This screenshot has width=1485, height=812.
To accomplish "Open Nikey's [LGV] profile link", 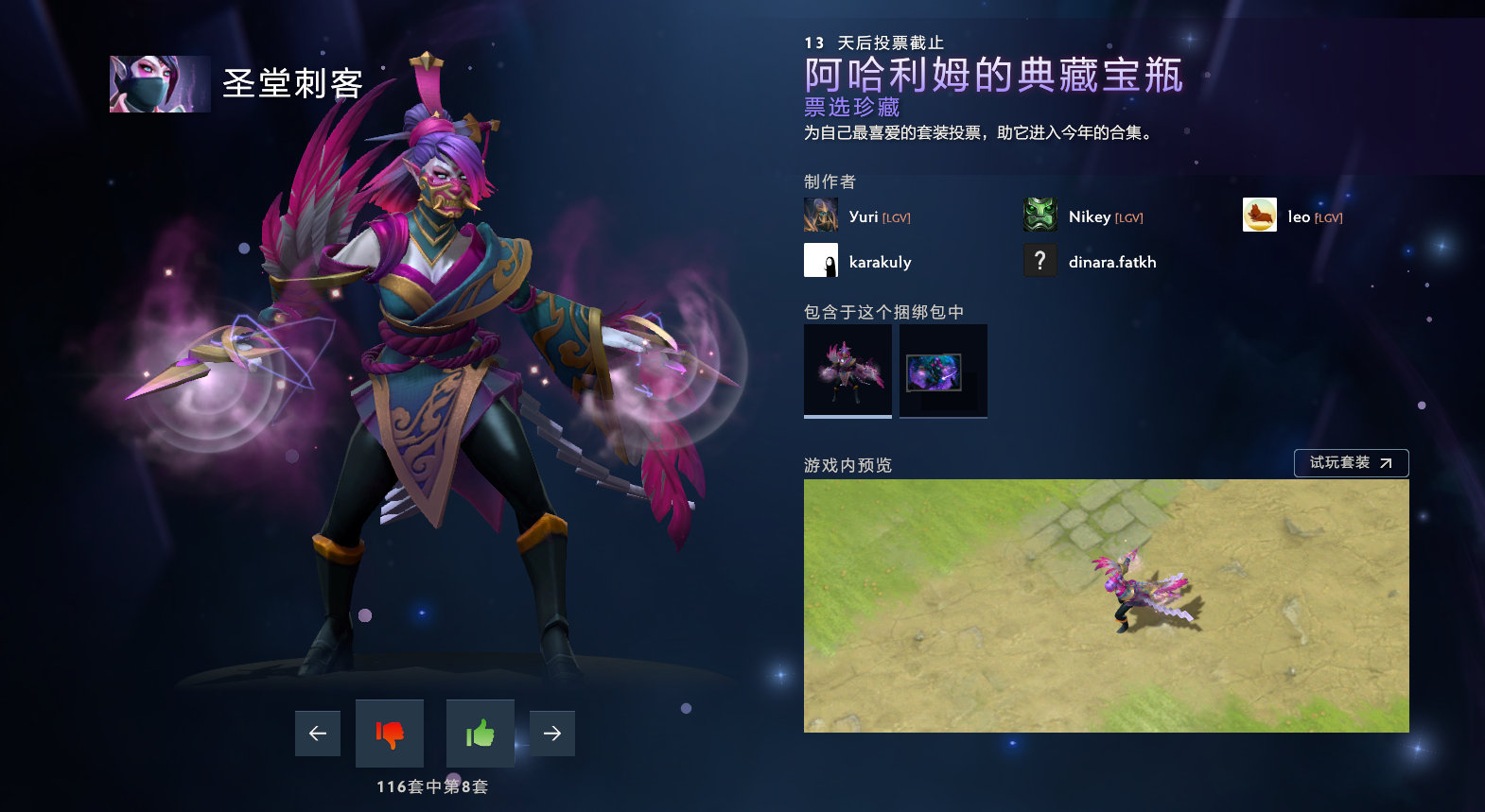I will pos(1128,216).
